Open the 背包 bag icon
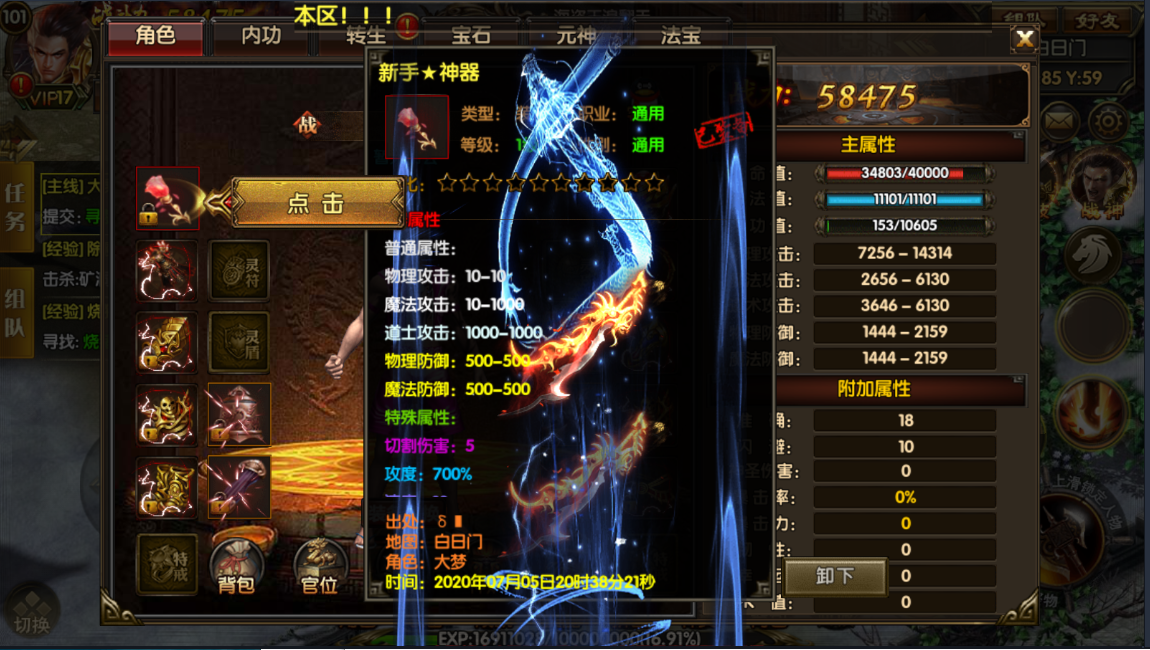 click(x=237, y=567)
